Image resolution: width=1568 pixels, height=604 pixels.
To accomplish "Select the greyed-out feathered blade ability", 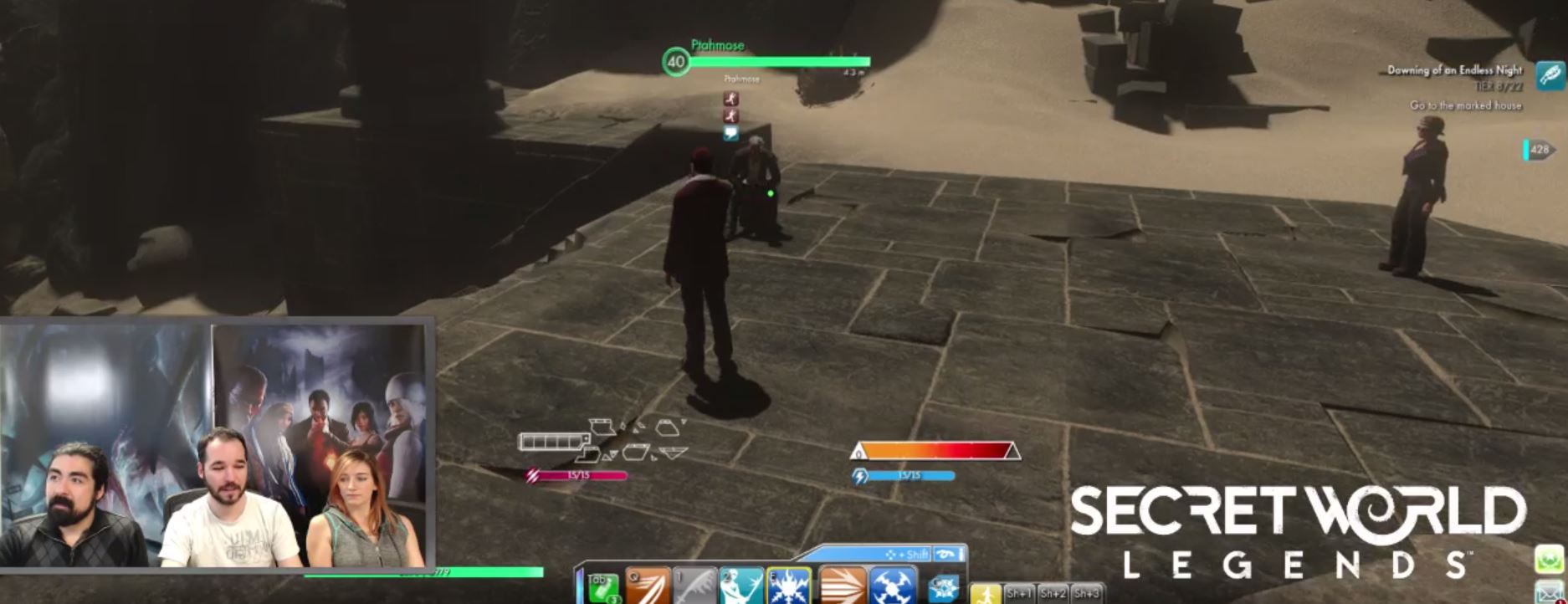I will tap(695, 586).
